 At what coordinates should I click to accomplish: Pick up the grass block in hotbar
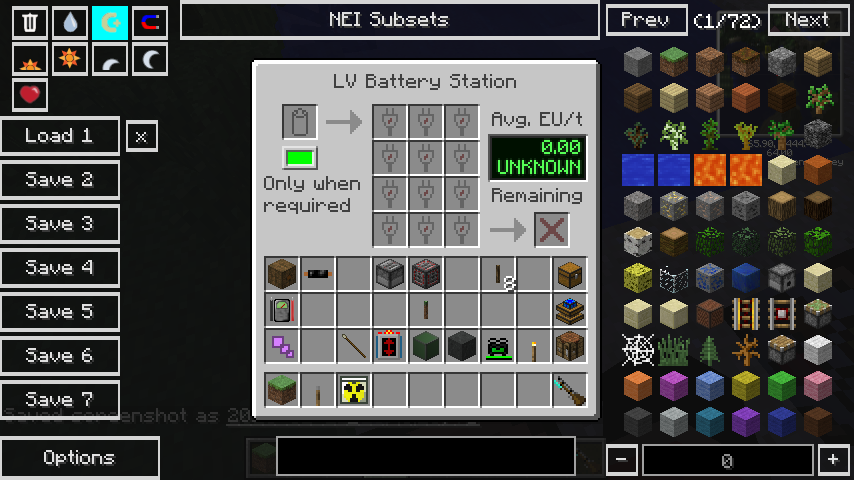[282, 390]
